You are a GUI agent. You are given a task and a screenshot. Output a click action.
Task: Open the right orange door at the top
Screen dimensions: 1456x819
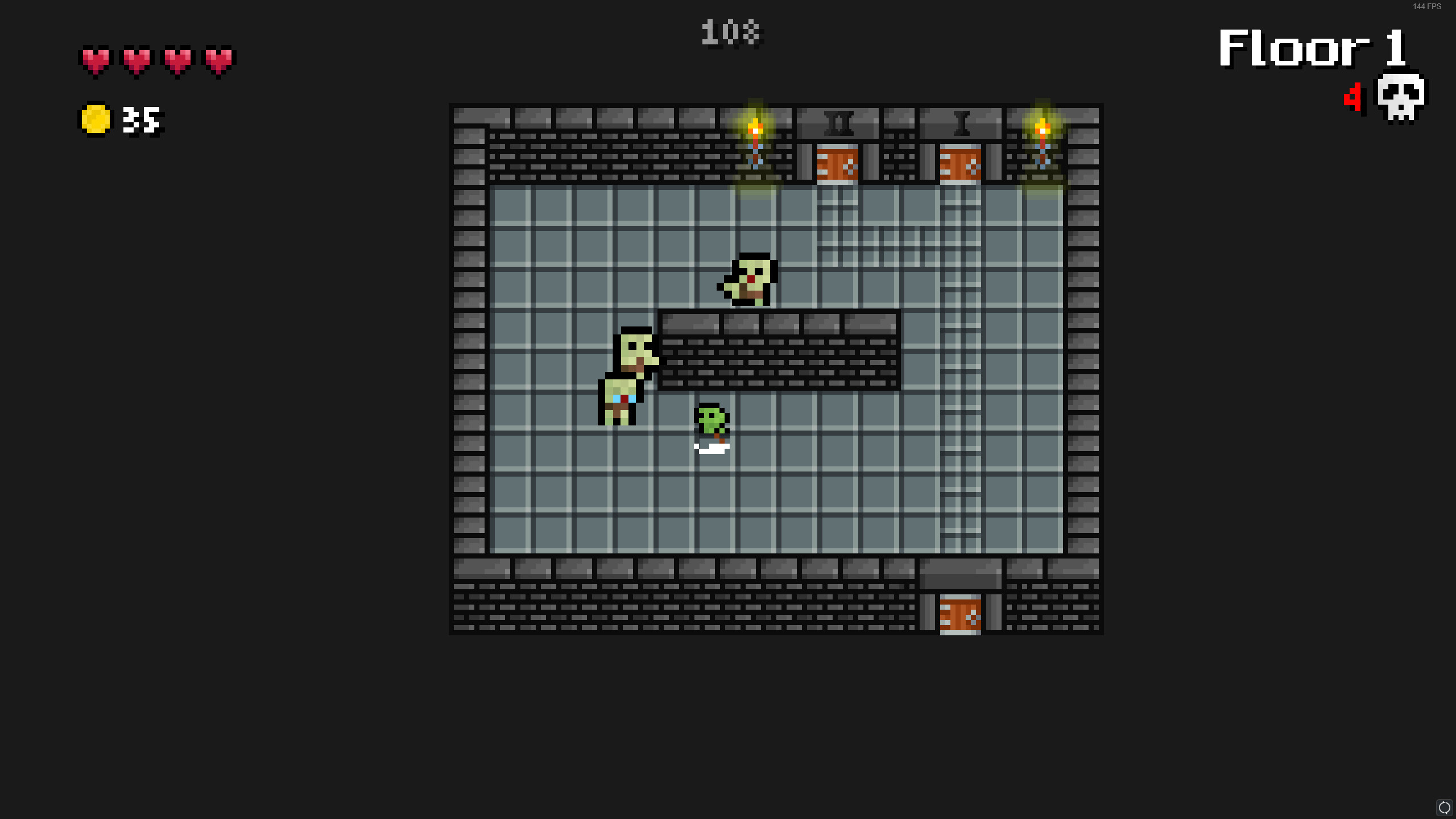click(x=961, y=165)
